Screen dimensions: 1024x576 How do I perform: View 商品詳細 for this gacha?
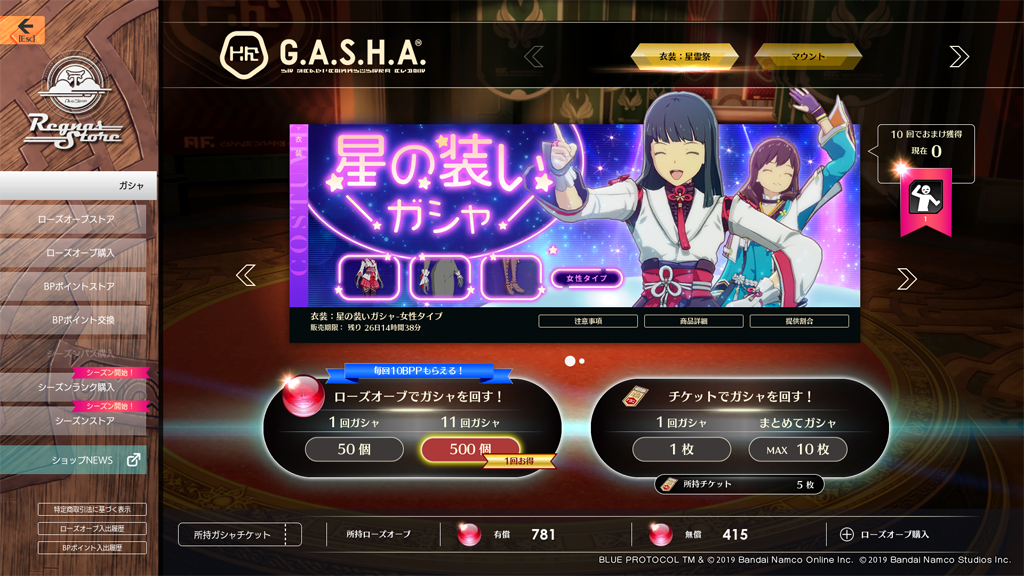click(x=693, y=321)
